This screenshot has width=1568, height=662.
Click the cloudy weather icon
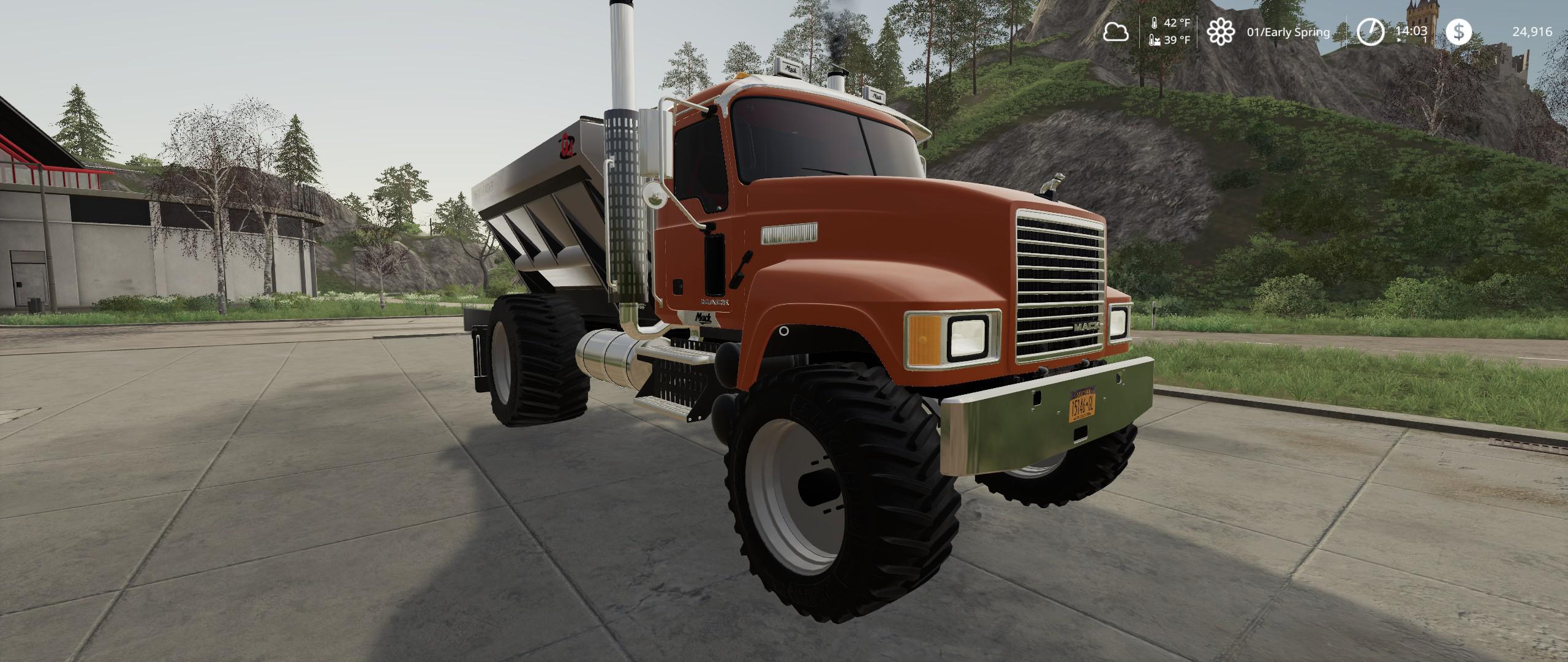[x=1115, y=32]
